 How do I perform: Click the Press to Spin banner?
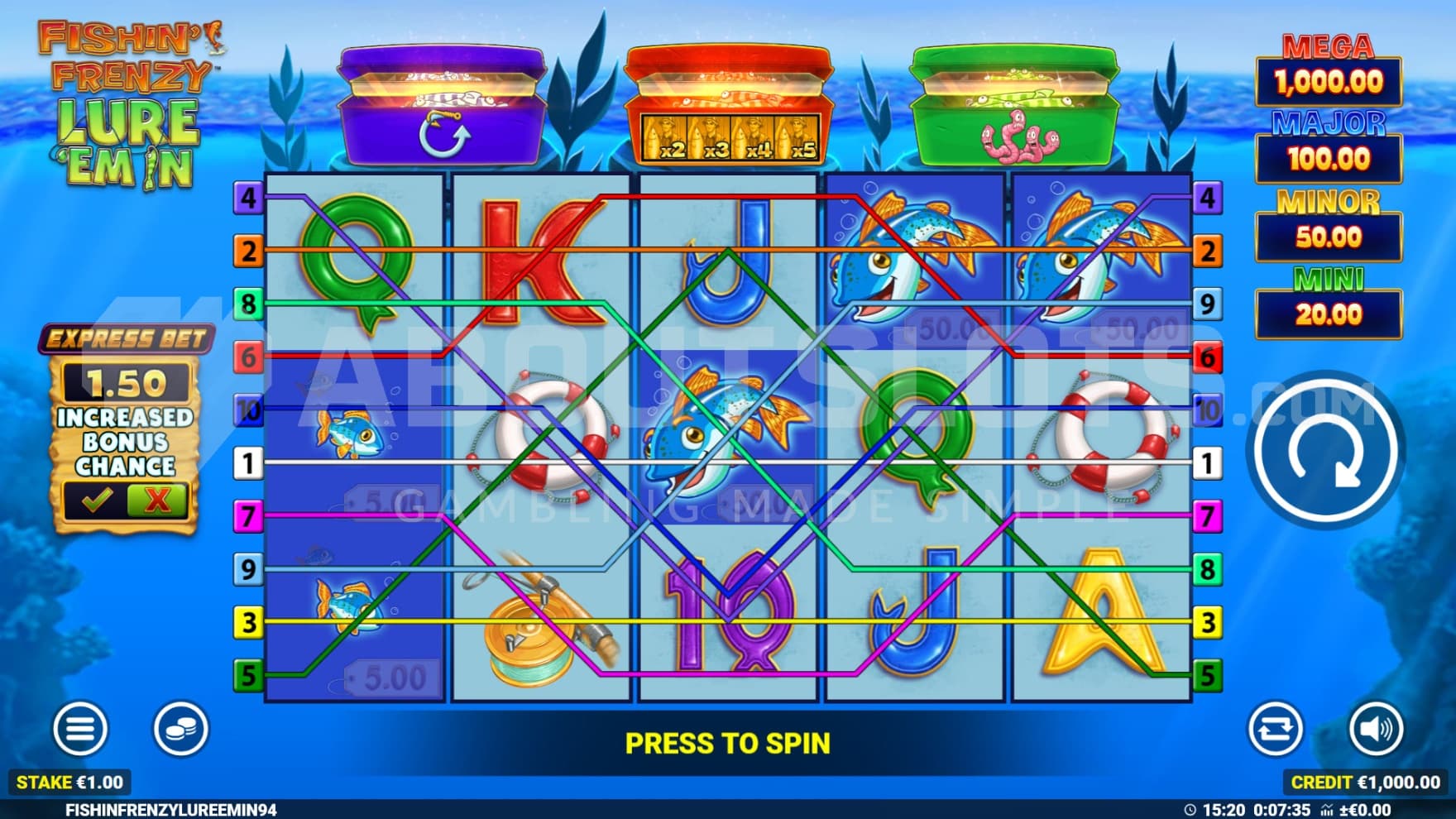click(727, 744)
